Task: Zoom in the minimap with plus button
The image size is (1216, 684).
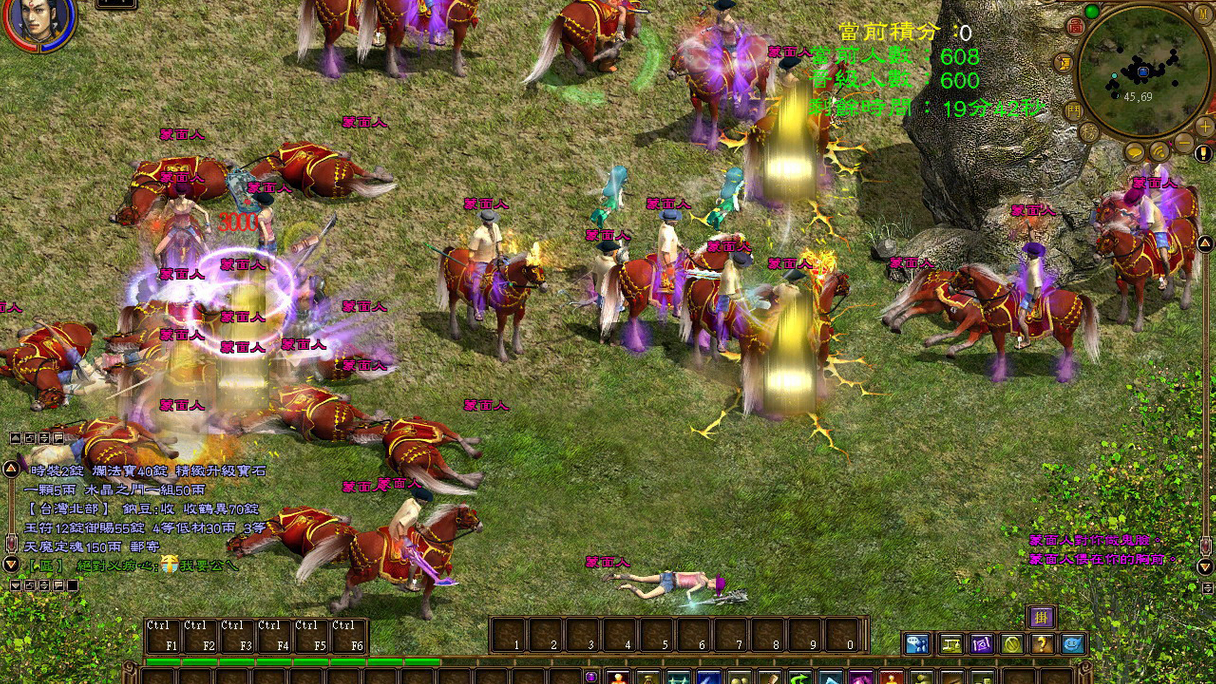Action: coord(1203,128)
